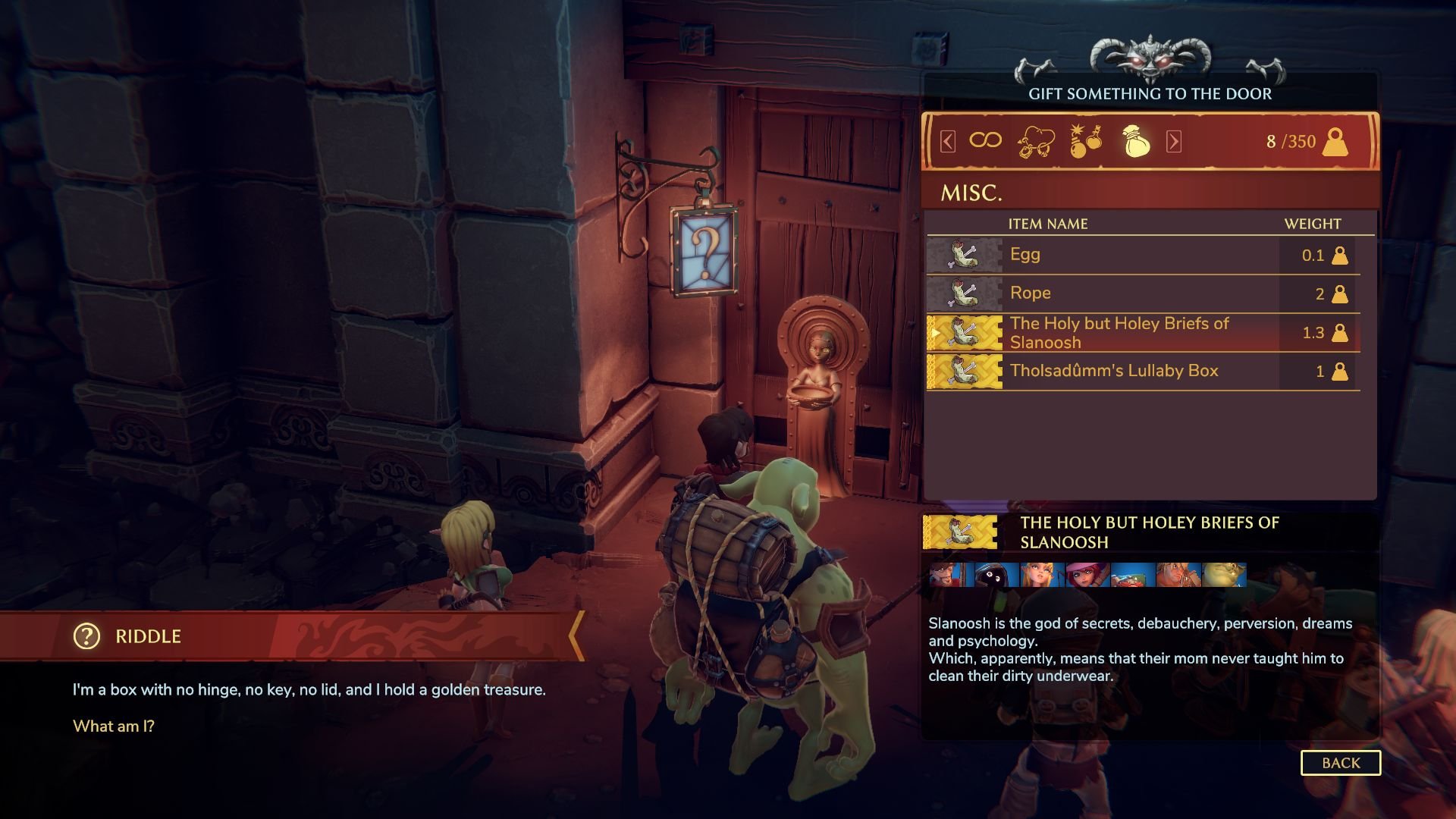Open the jewelry necklace category tab
The image size is (1456, 819).
coord(1036,141)
